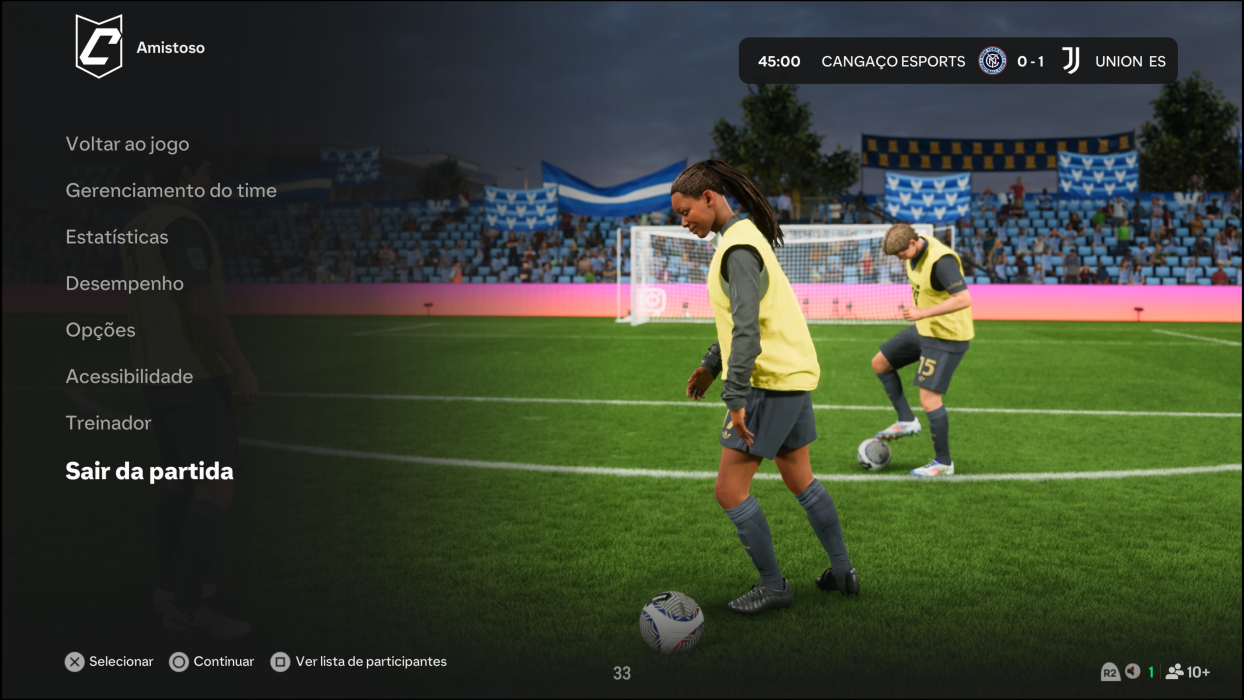Image resolution: width=1244 pixels, height=700 pixels.
Task: Select Voltar ao jogo to resume
Action: point(127,144)
